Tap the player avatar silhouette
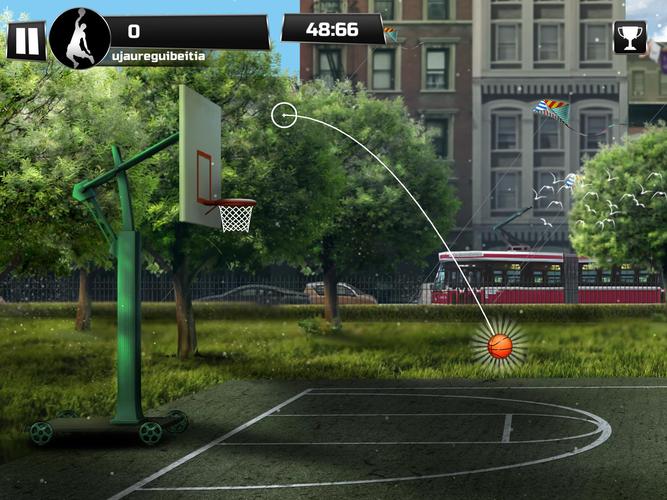 click(79, 39)
